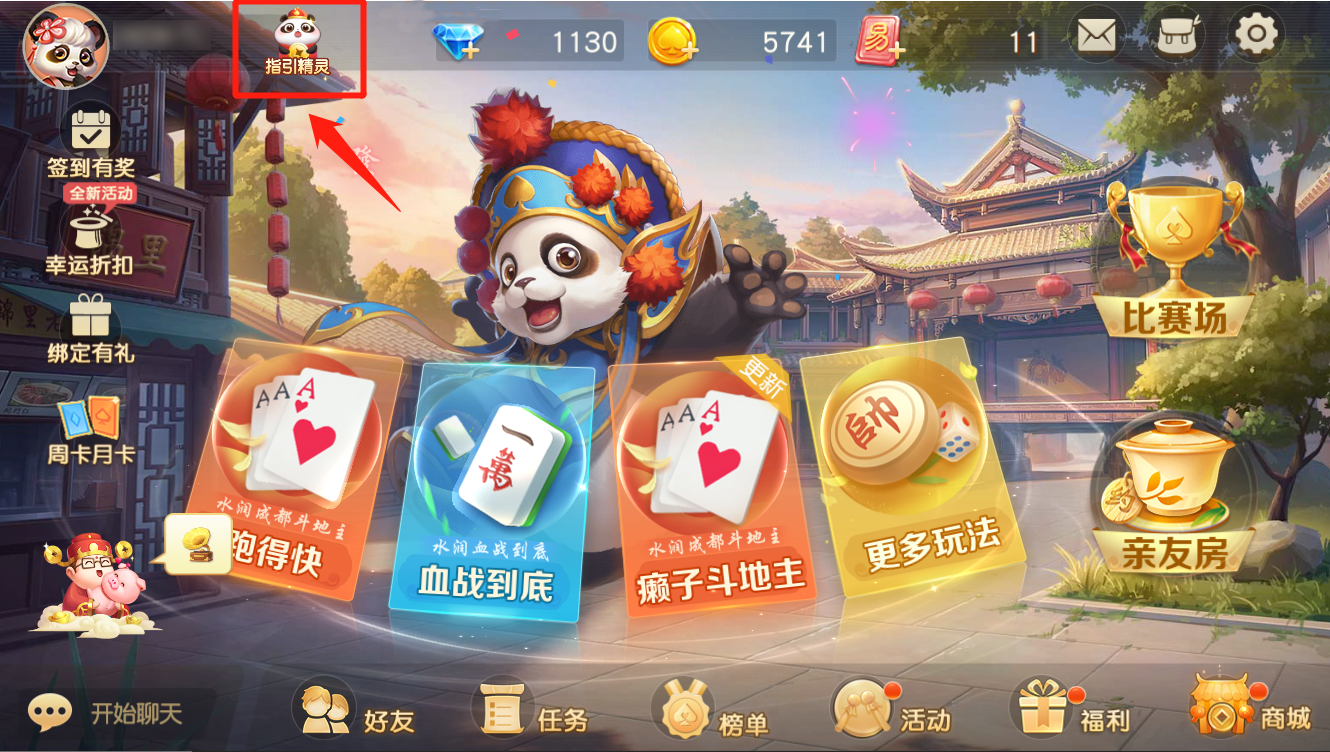Open the 活动 events panel
1330x752 pixels.
pyautogui.click(x=890, y=714)
